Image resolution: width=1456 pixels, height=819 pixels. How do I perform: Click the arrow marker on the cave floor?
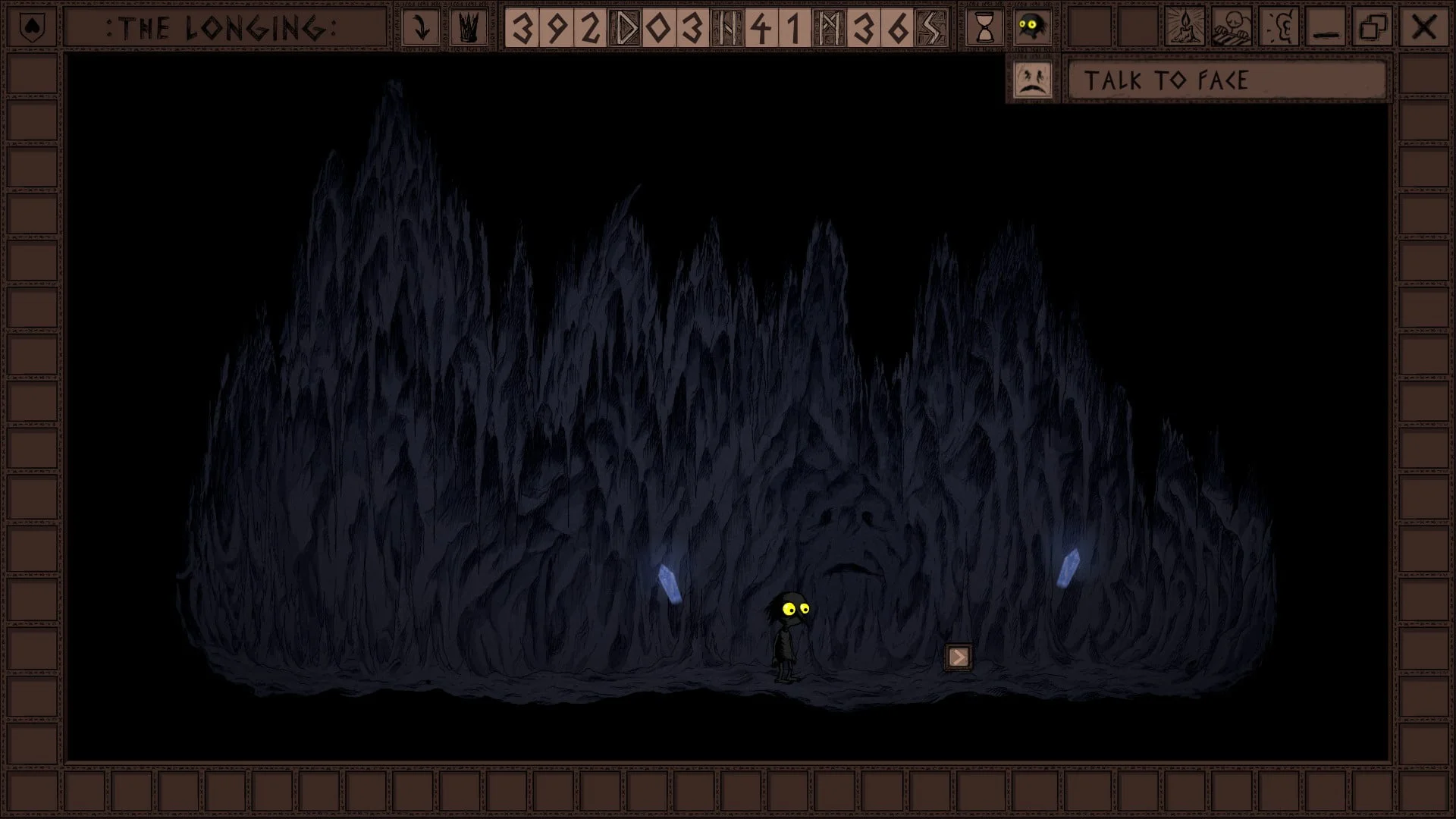[x=959, y=657]
